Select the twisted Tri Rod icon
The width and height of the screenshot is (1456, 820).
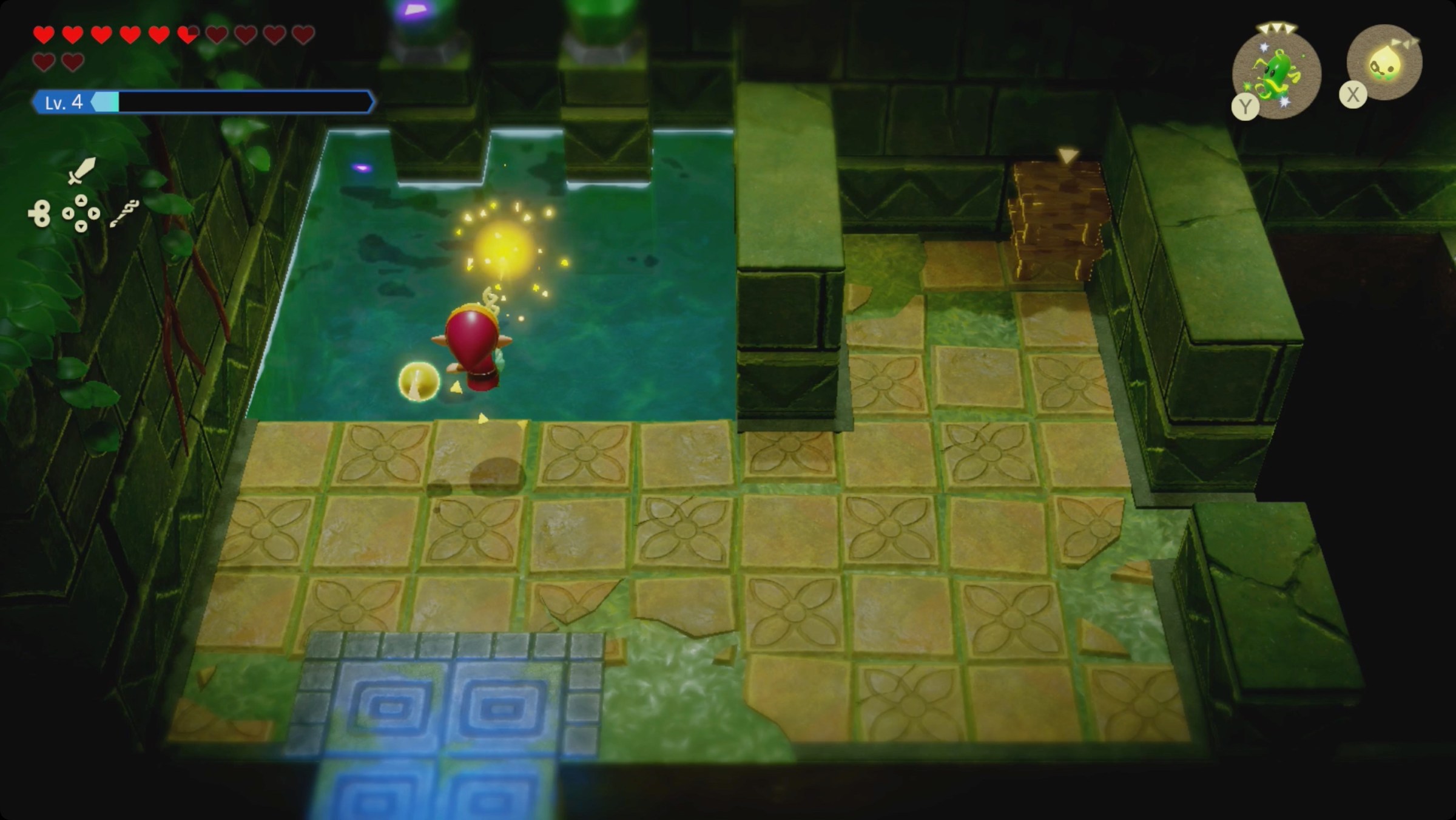pyautogui.click(x=124, y=214)
